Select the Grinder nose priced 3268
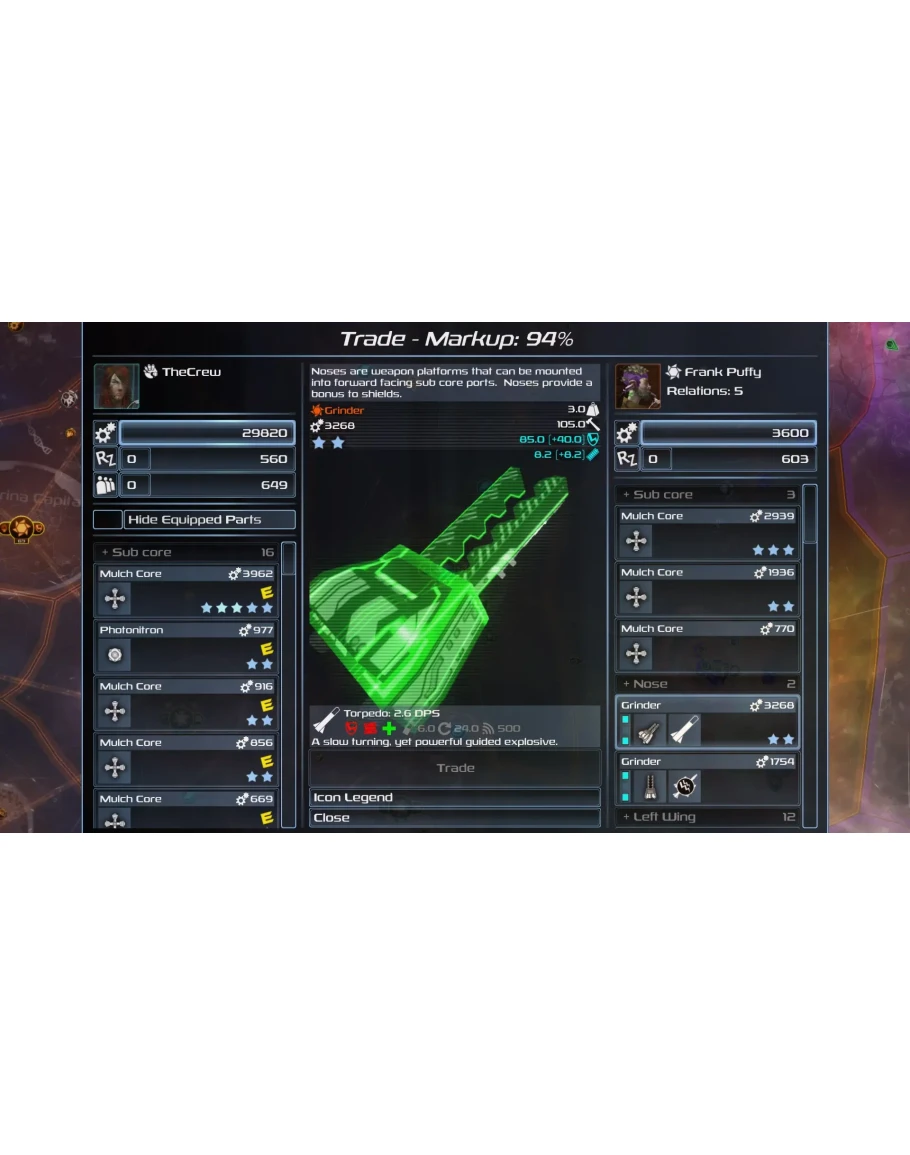 (707, 722)
